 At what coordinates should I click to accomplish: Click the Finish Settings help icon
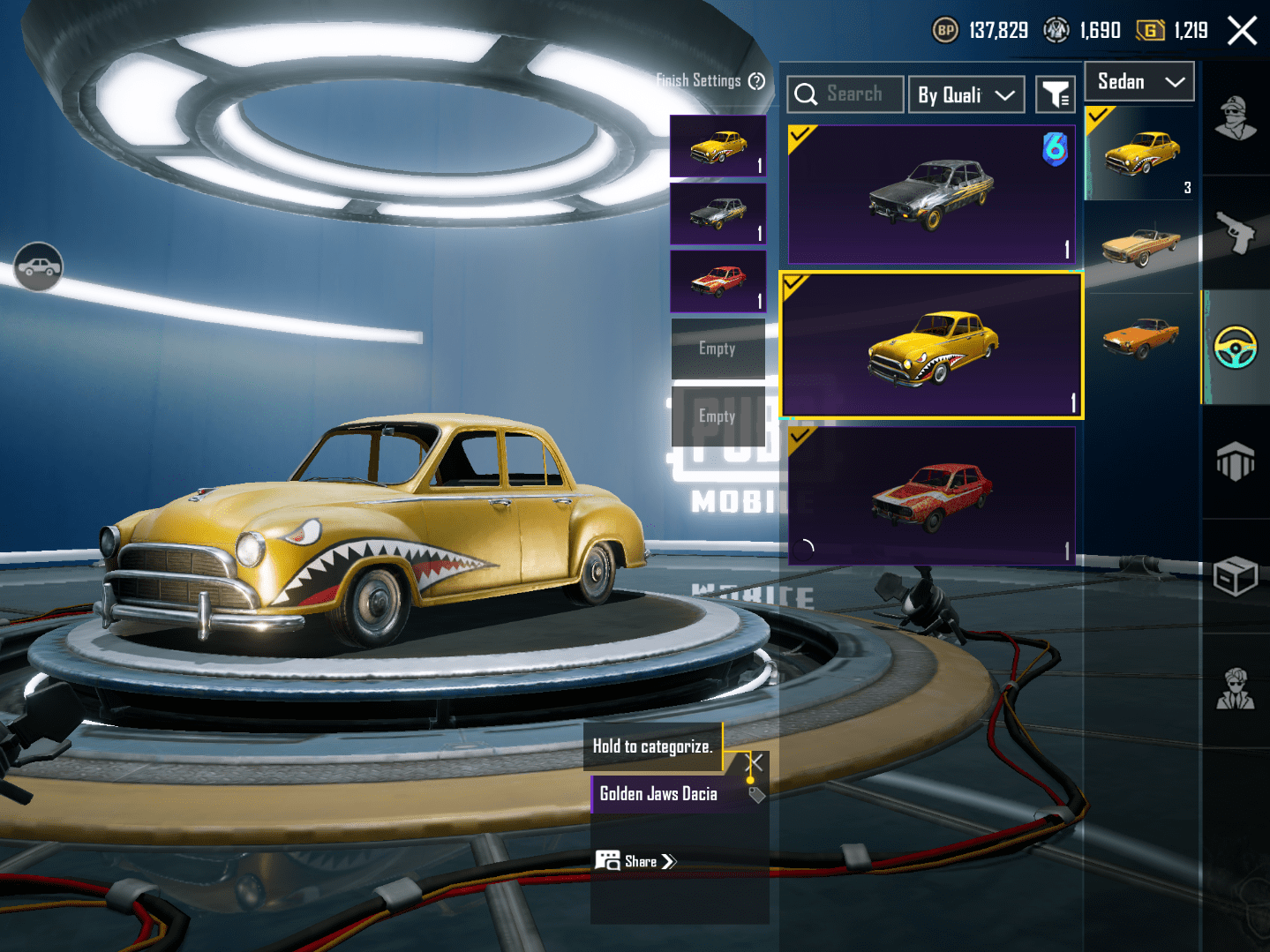[756, 81]
